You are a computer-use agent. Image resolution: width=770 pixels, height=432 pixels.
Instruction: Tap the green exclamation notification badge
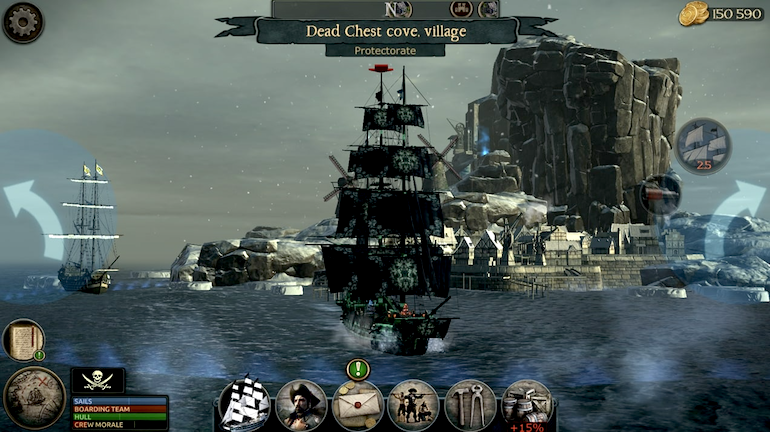coord(358,369)
